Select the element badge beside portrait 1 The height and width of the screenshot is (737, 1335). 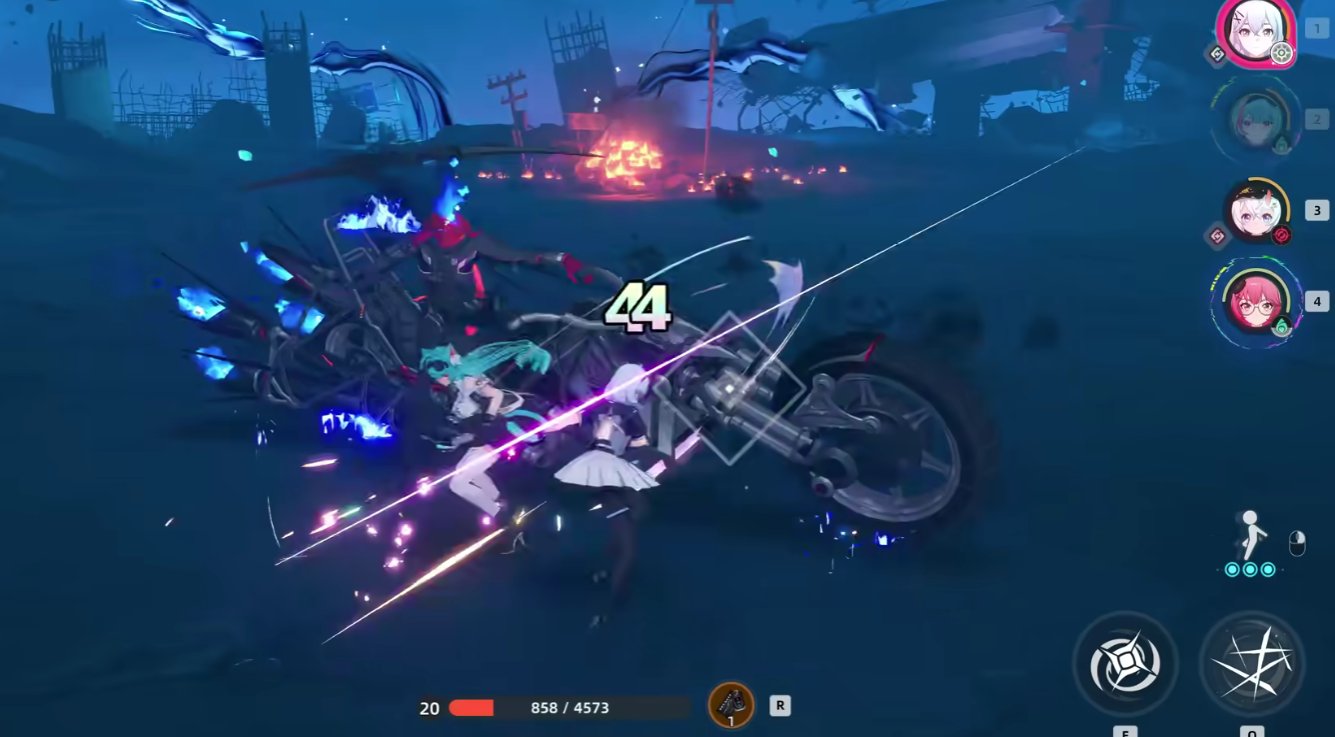point(1217,53)
